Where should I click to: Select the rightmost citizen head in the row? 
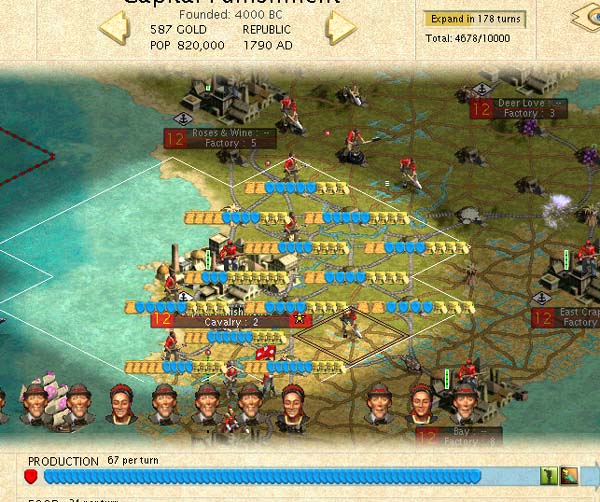(462, 404)
